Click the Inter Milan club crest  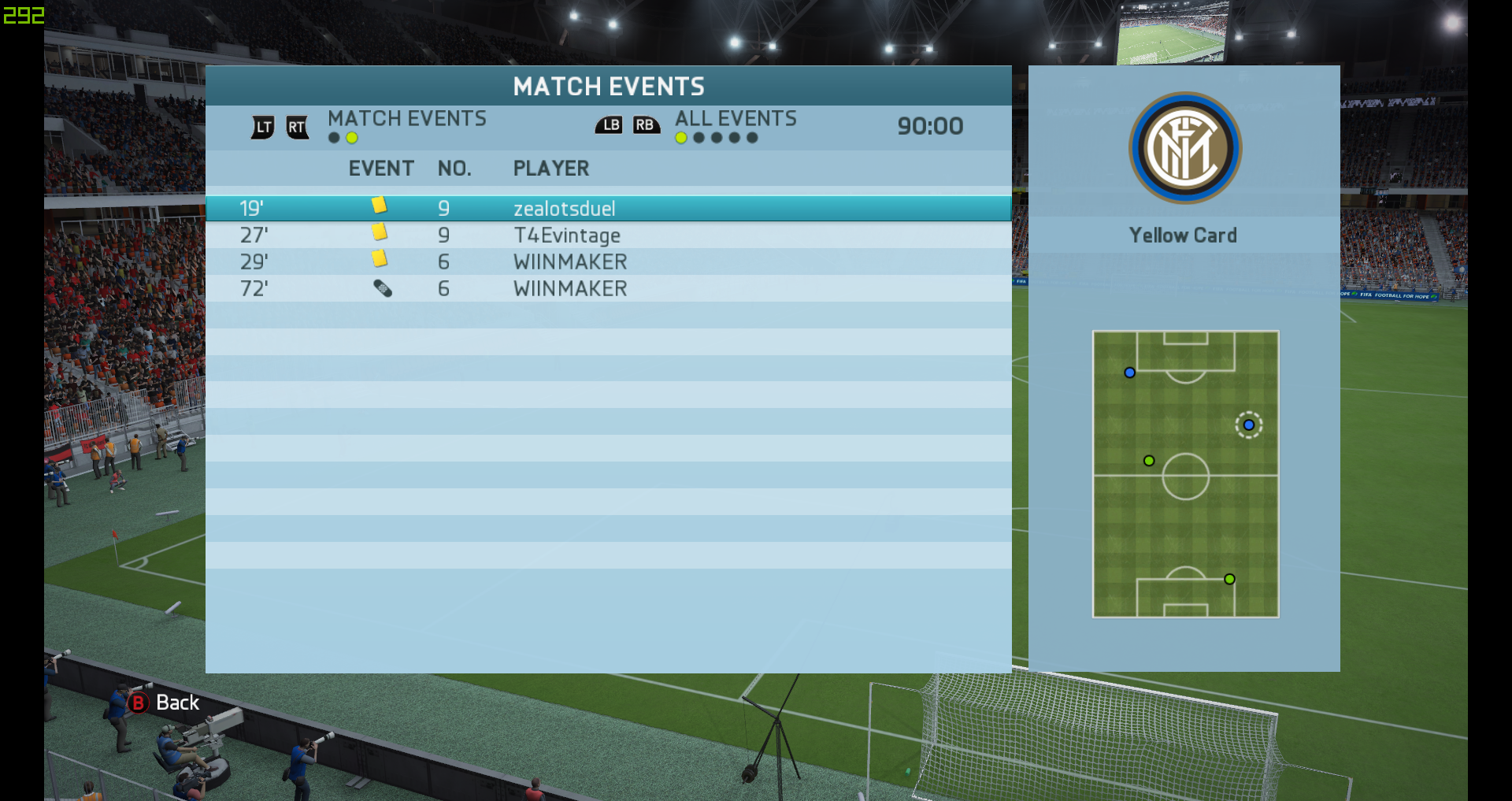coord(1184,148)
